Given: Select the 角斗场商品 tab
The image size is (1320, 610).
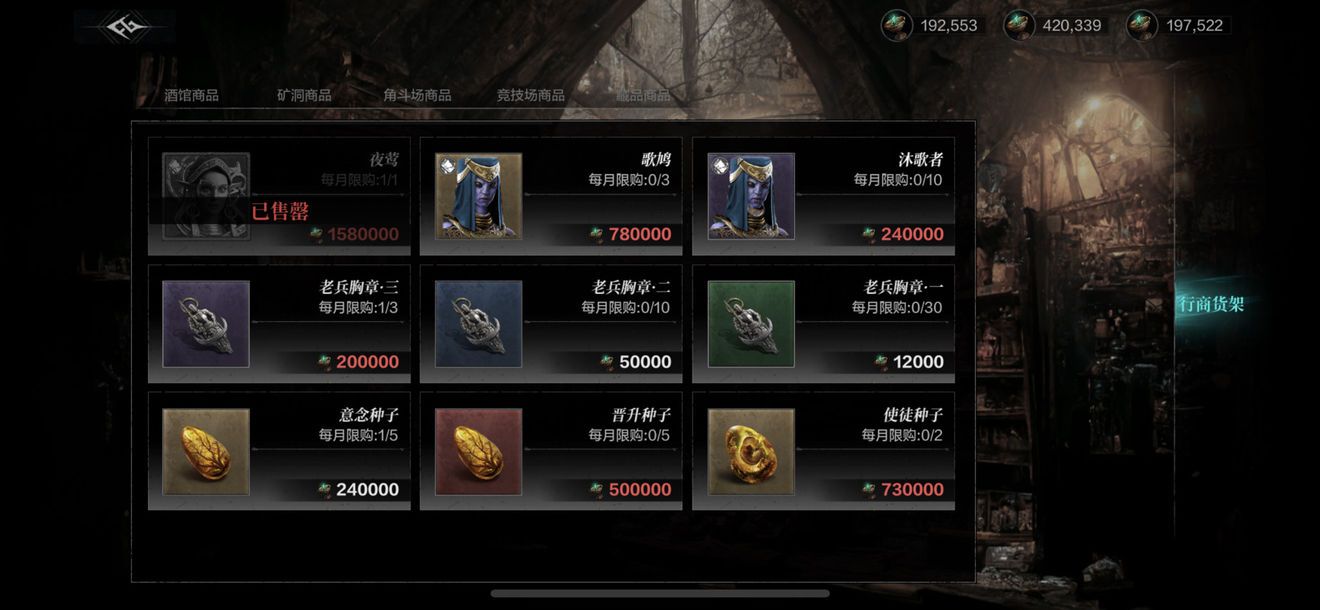Looking at the screenshot, I should click(x=417, y=96).
